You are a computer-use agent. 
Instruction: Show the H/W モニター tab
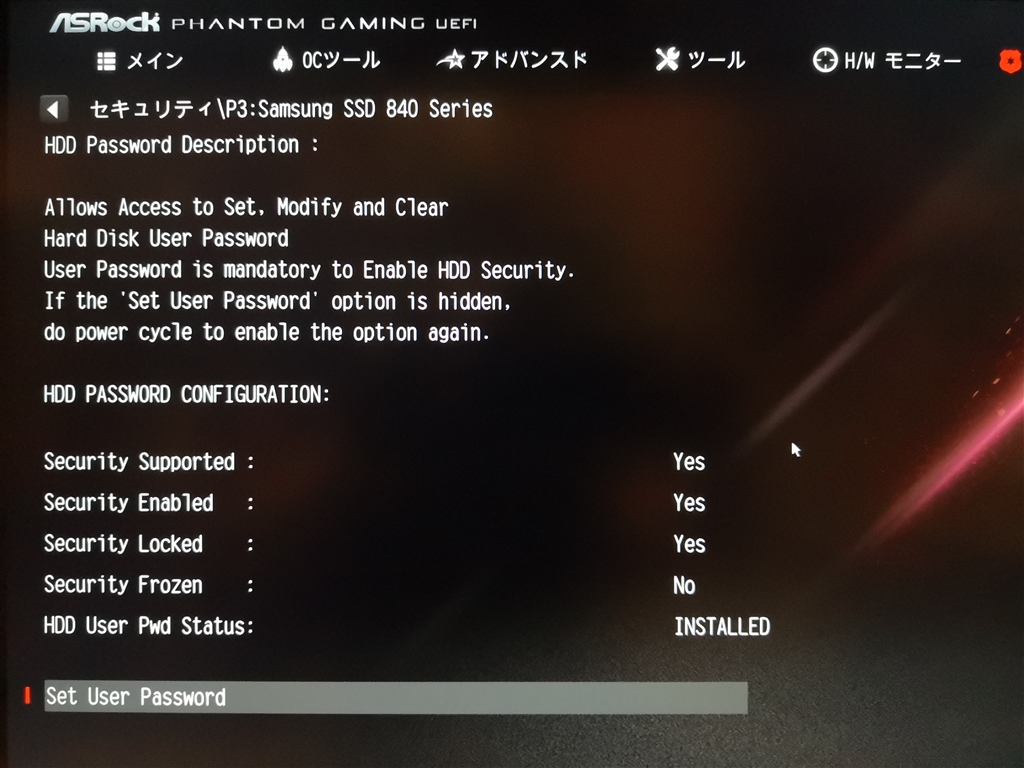coord(887,61)
